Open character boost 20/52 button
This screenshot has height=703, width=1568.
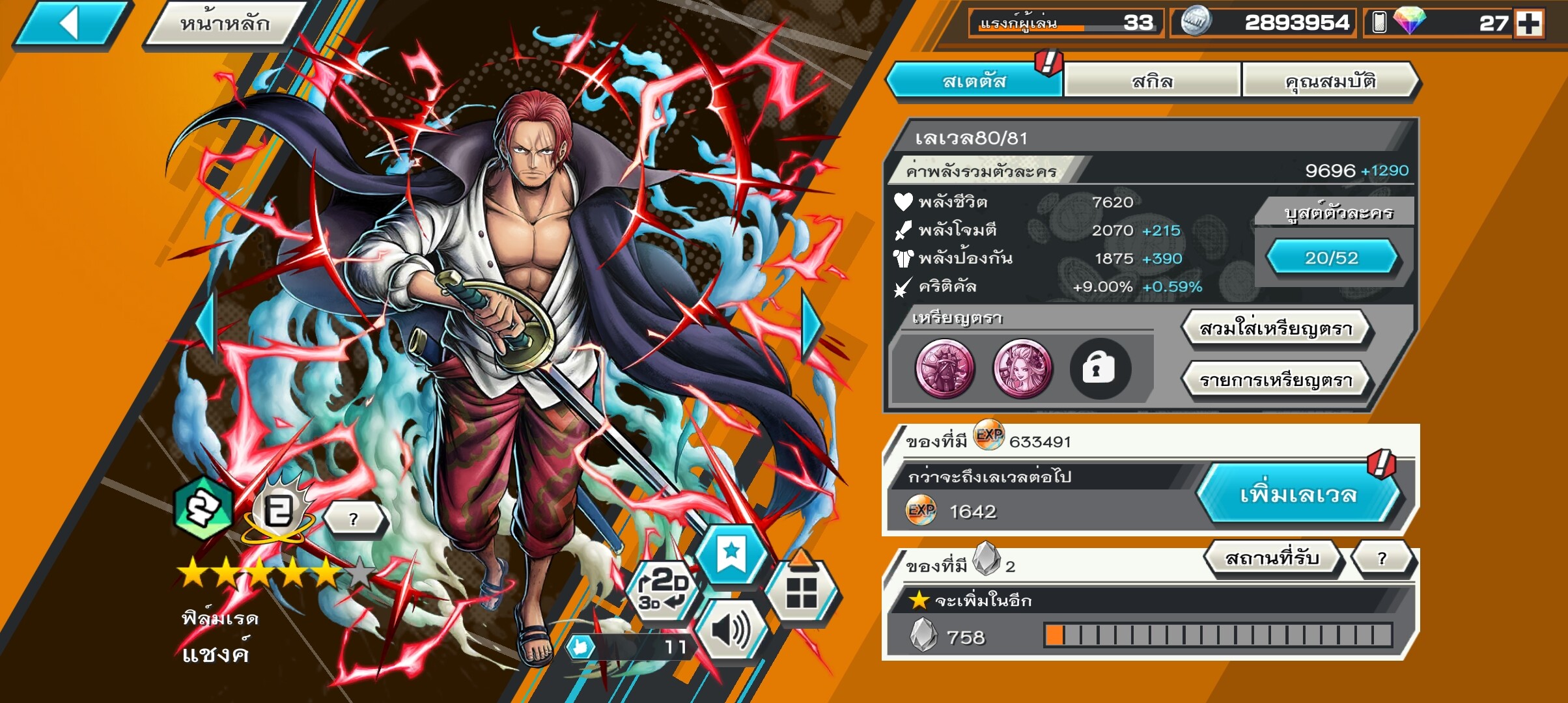(x=1331, y=258)
